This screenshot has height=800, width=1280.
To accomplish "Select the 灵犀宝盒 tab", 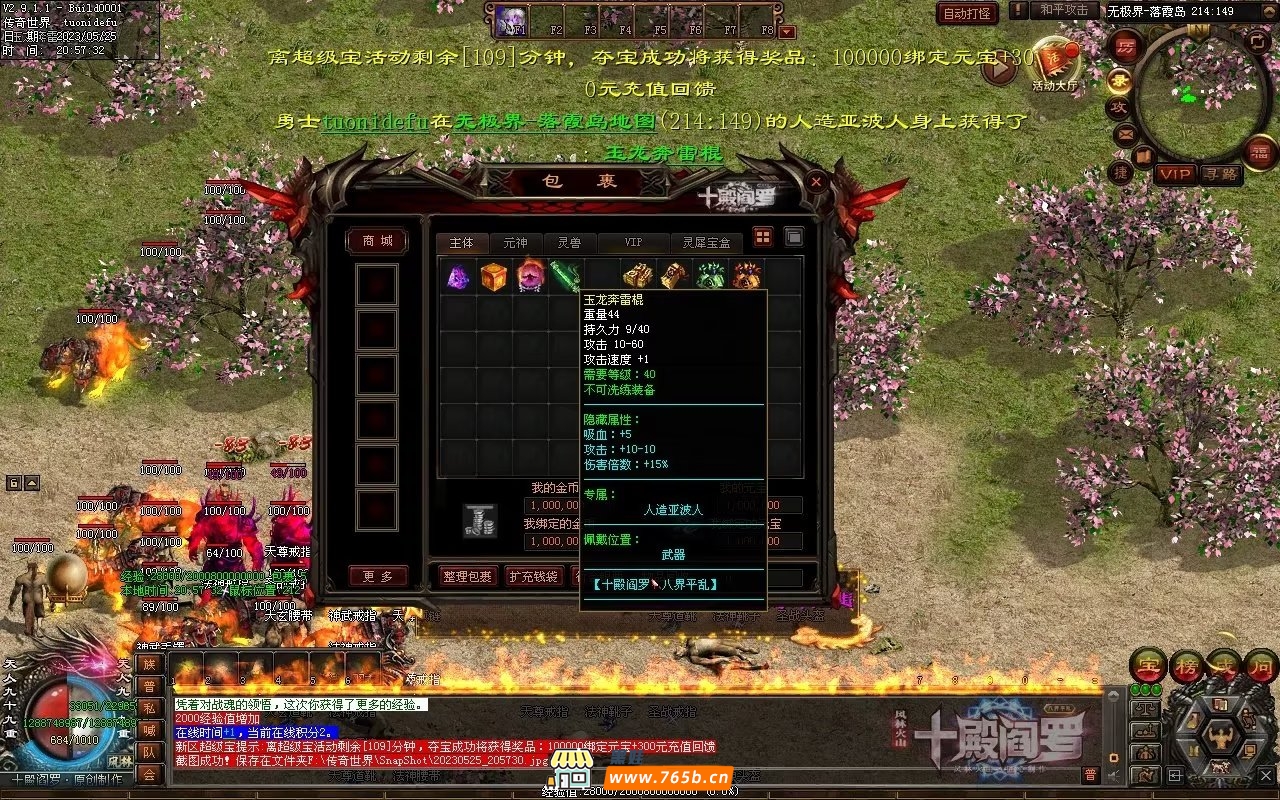I will (x=706, y=243).
